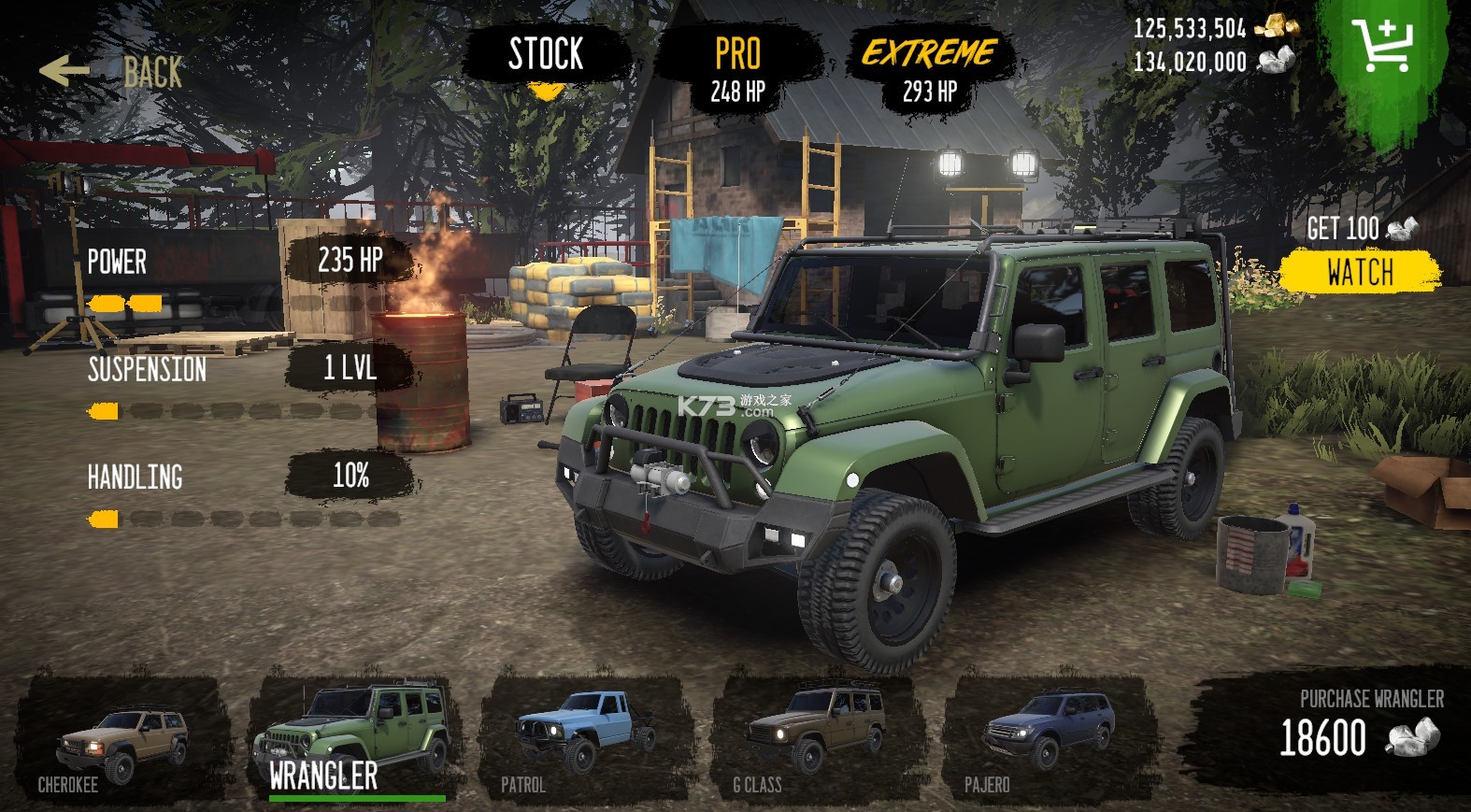Open the shop cart icon
This screenshot has width=1471, height=812.
(1383, 45)
